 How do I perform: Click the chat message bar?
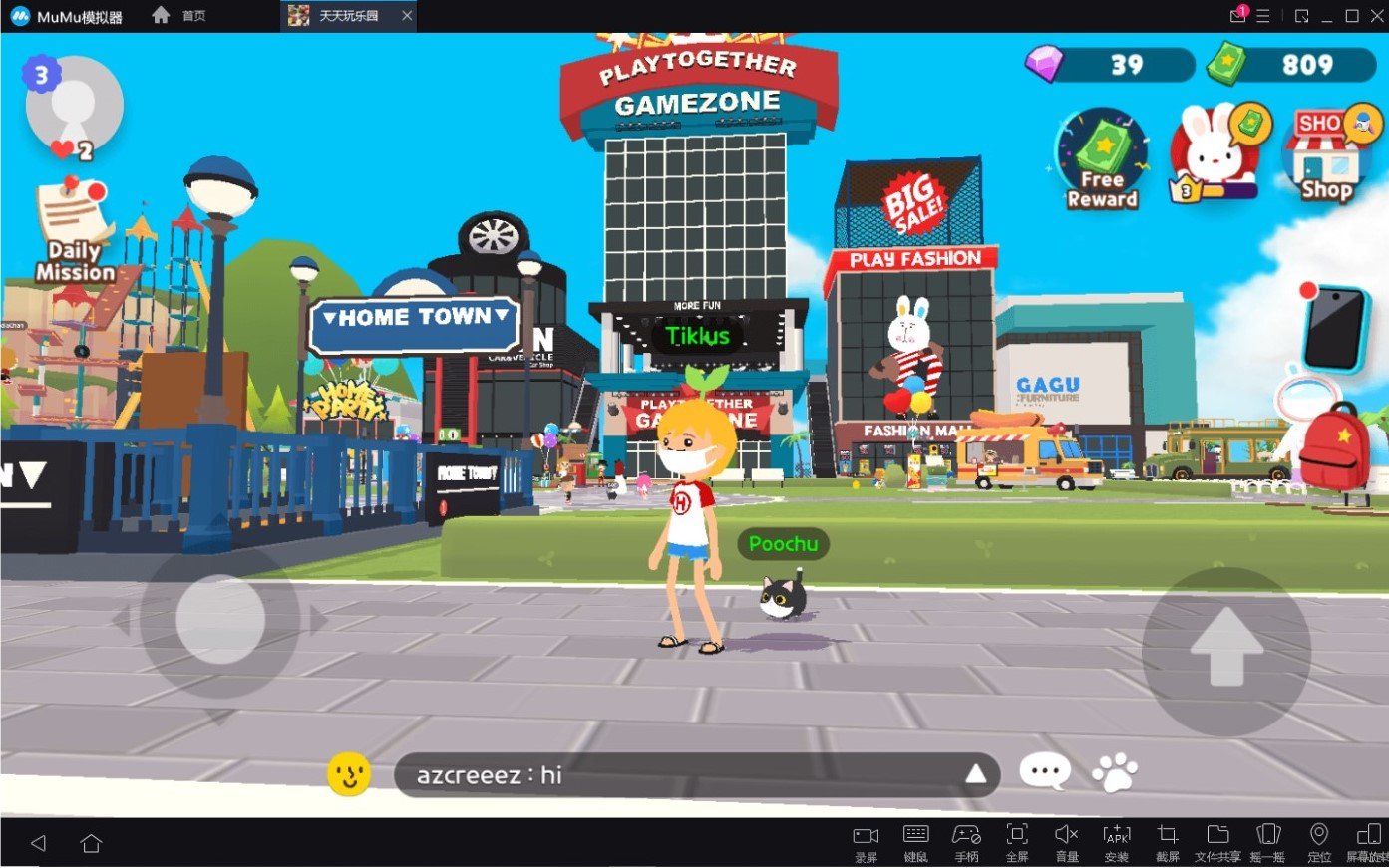(678, 775)
